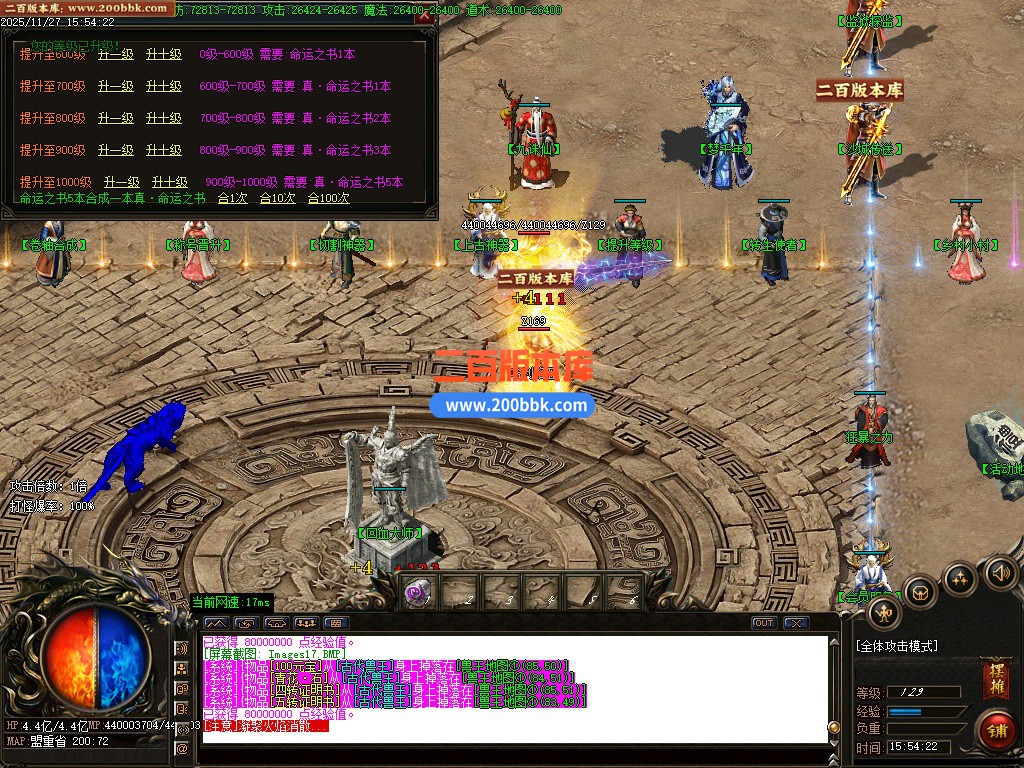Switch the 全体攻击模式 attack mode label
This screenshot has height=768, width=1024.
pos(897,646)
